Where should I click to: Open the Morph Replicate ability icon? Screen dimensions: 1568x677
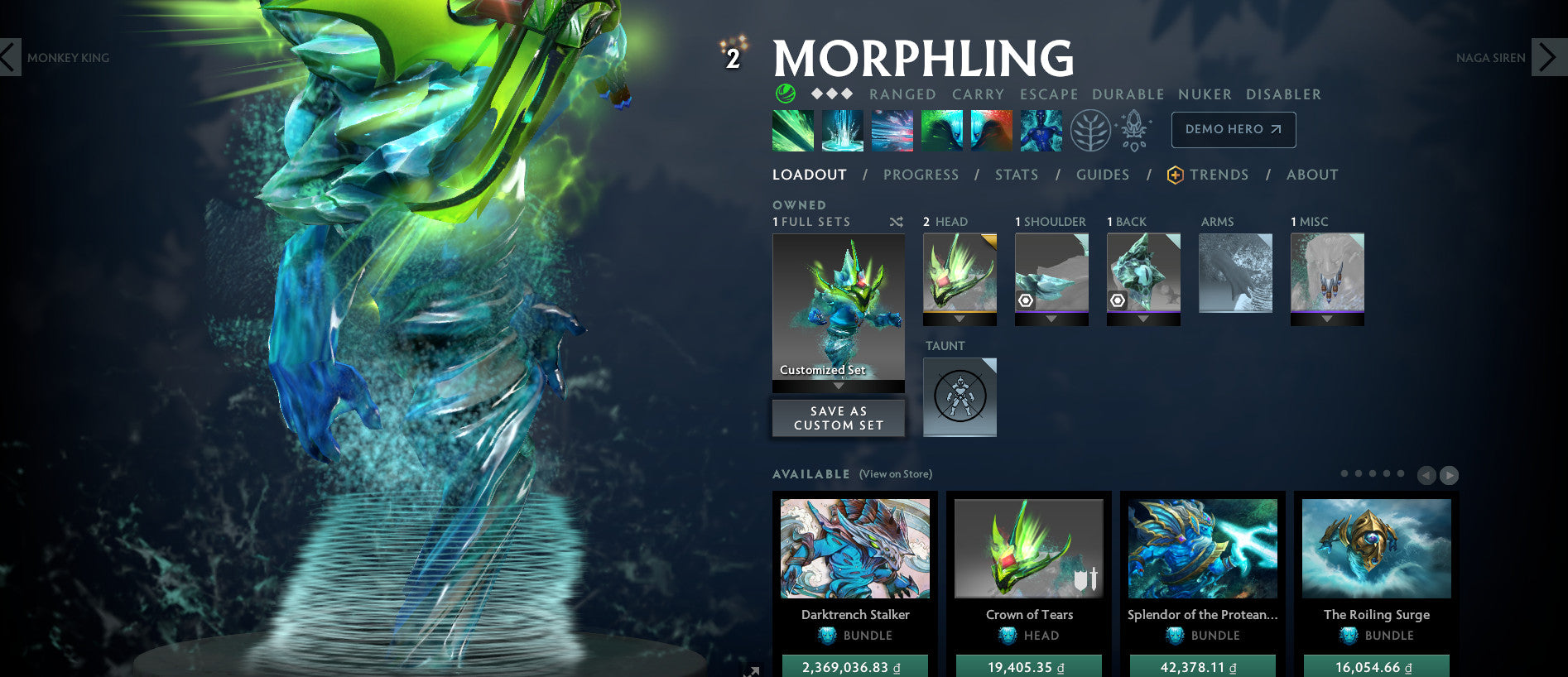[1041, 130]
